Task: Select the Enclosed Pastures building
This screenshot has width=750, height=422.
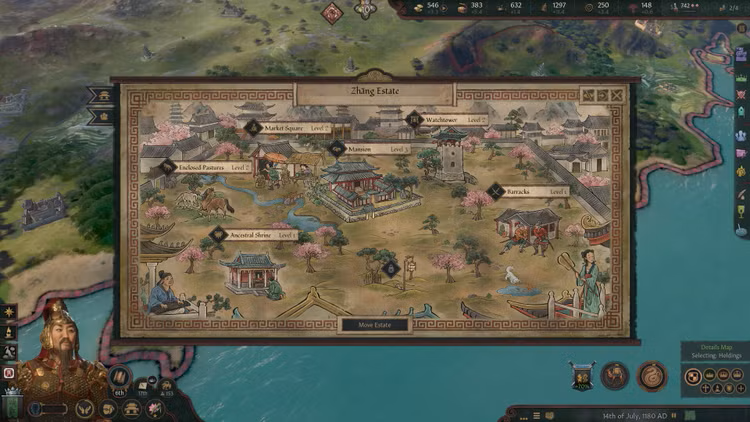Action: pyautogui.click(x=209, y=167)
